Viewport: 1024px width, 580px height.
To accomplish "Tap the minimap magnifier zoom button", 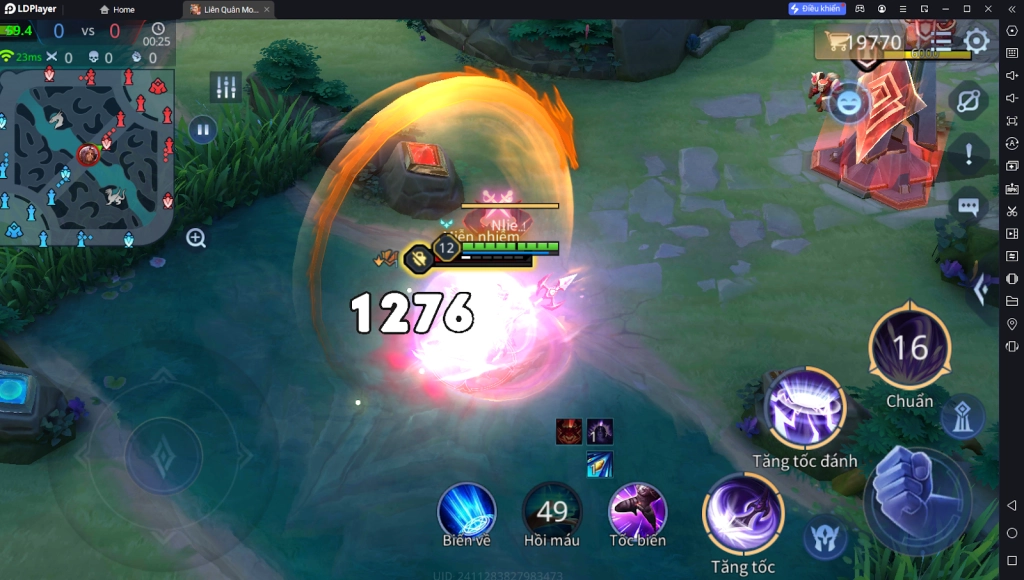I will 196,238.
